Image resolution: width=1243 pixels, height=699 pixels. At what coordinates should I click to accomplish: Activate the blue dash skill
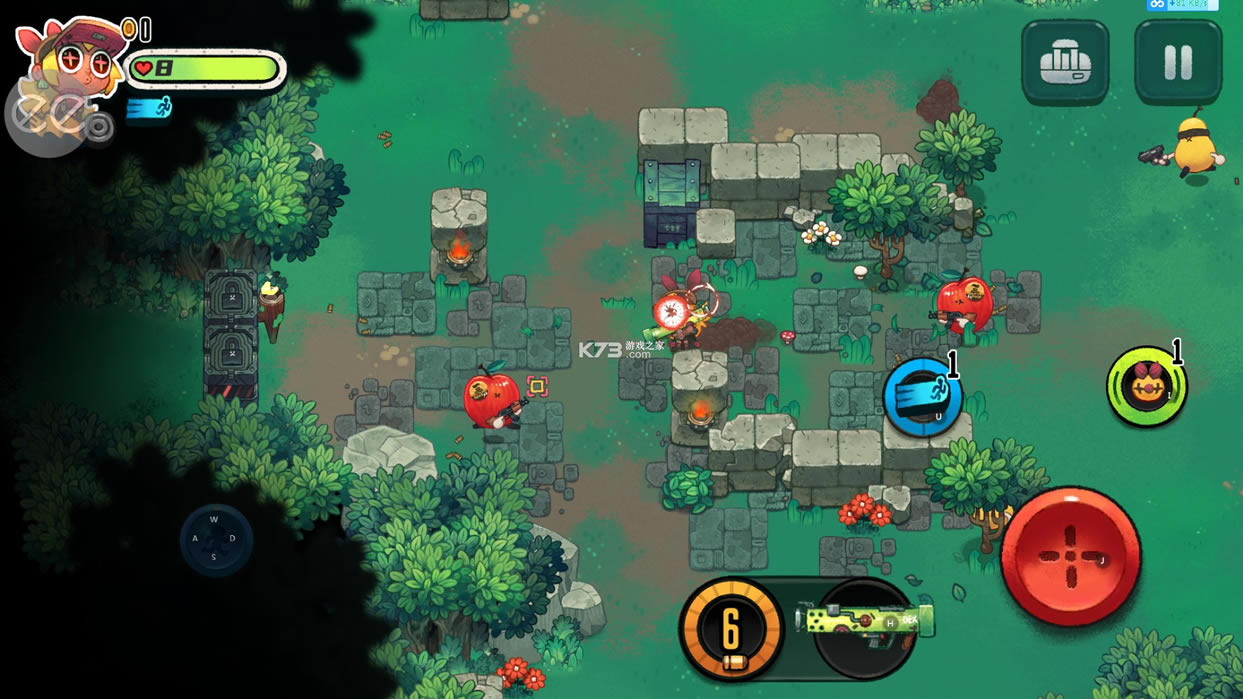pos(922,398)
